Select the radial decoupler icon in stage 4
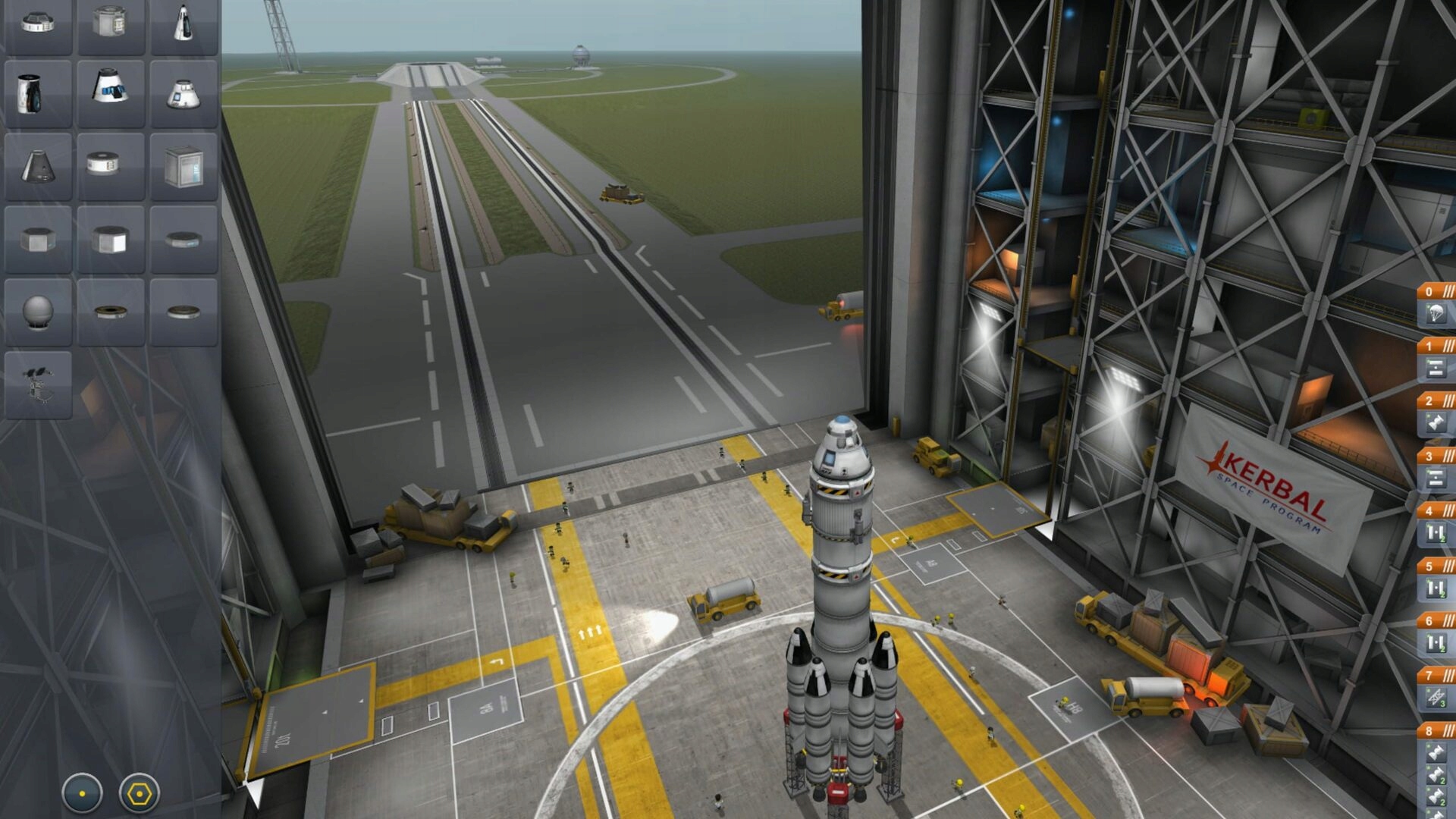This screenshot has height=819, width=1456. point(1436,532)
